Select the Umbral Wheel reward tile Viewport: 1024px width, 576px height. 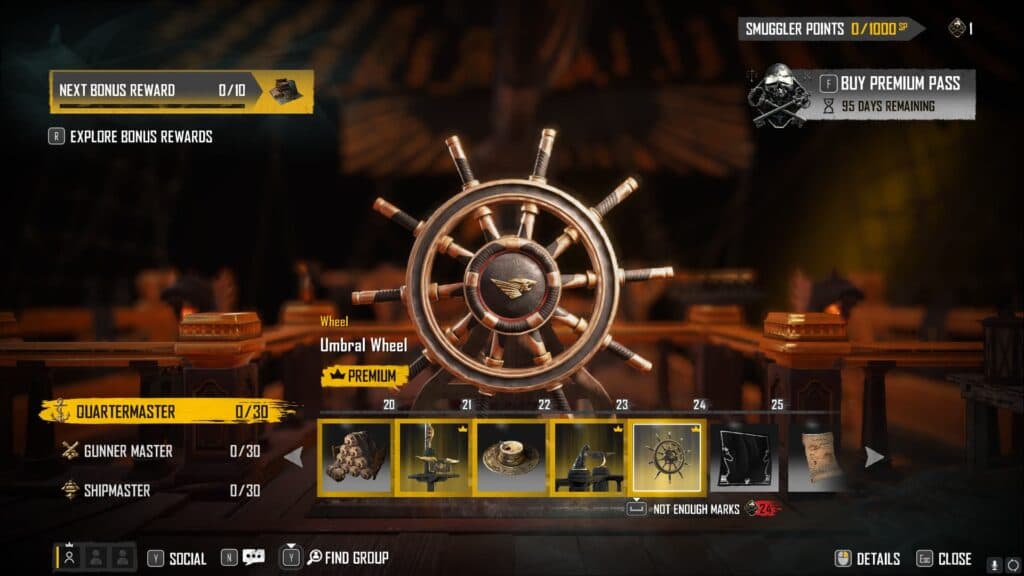pyautogui.click(x=667, y=456)
